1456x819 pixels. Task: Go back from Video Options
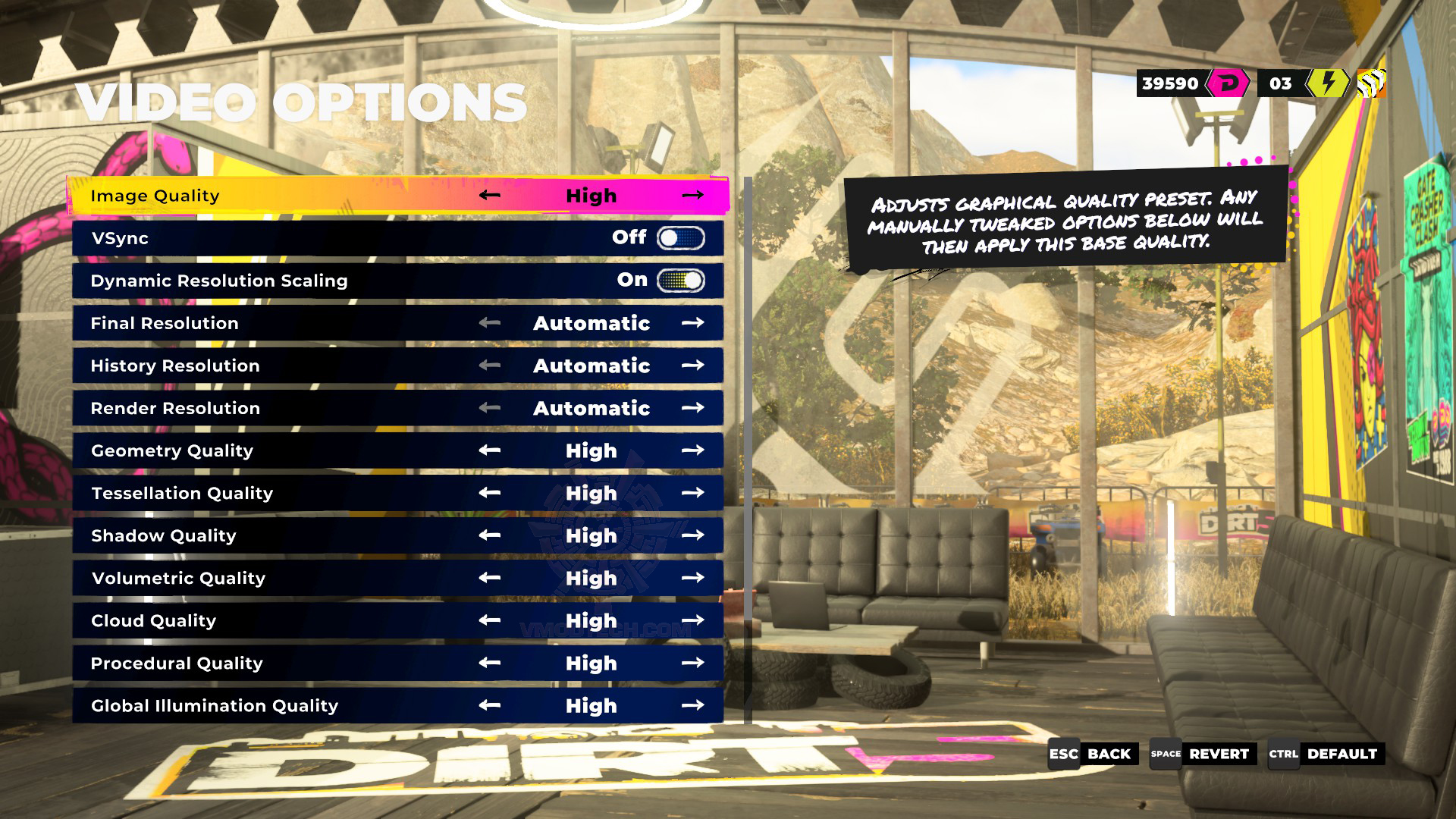tap(1093, 754)
